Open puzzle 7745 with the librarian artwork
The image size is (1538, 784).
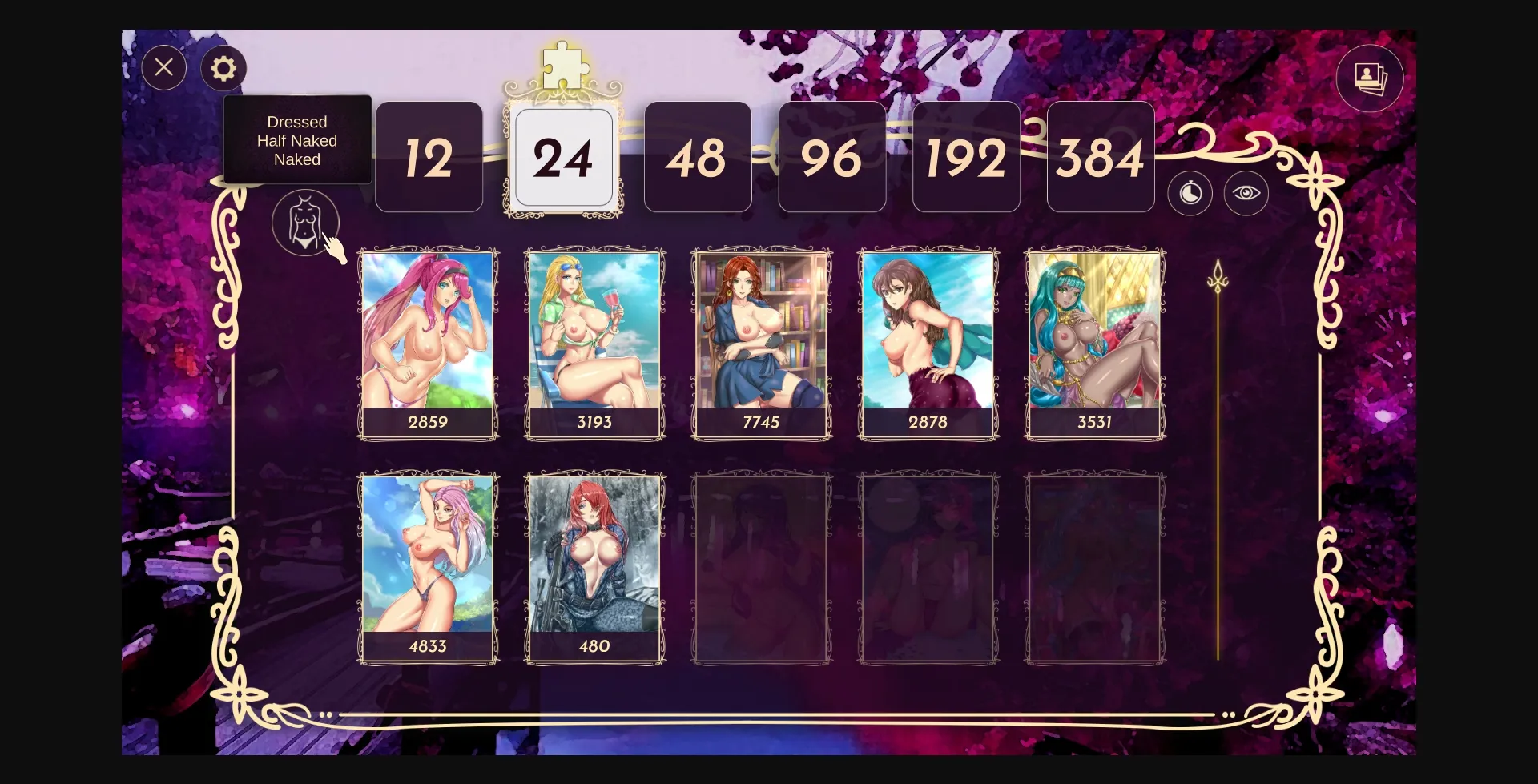point(761,340)
